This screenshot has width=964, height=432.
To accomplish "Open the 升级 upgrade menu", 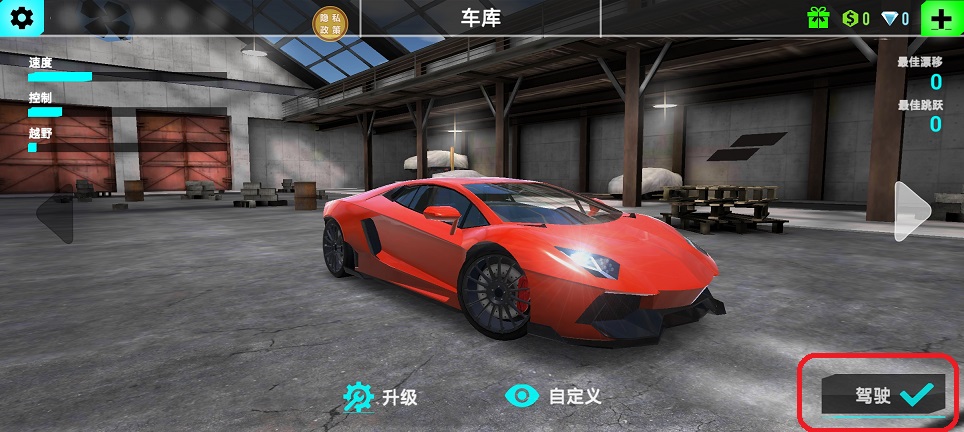I will click(x=380, y=397).
